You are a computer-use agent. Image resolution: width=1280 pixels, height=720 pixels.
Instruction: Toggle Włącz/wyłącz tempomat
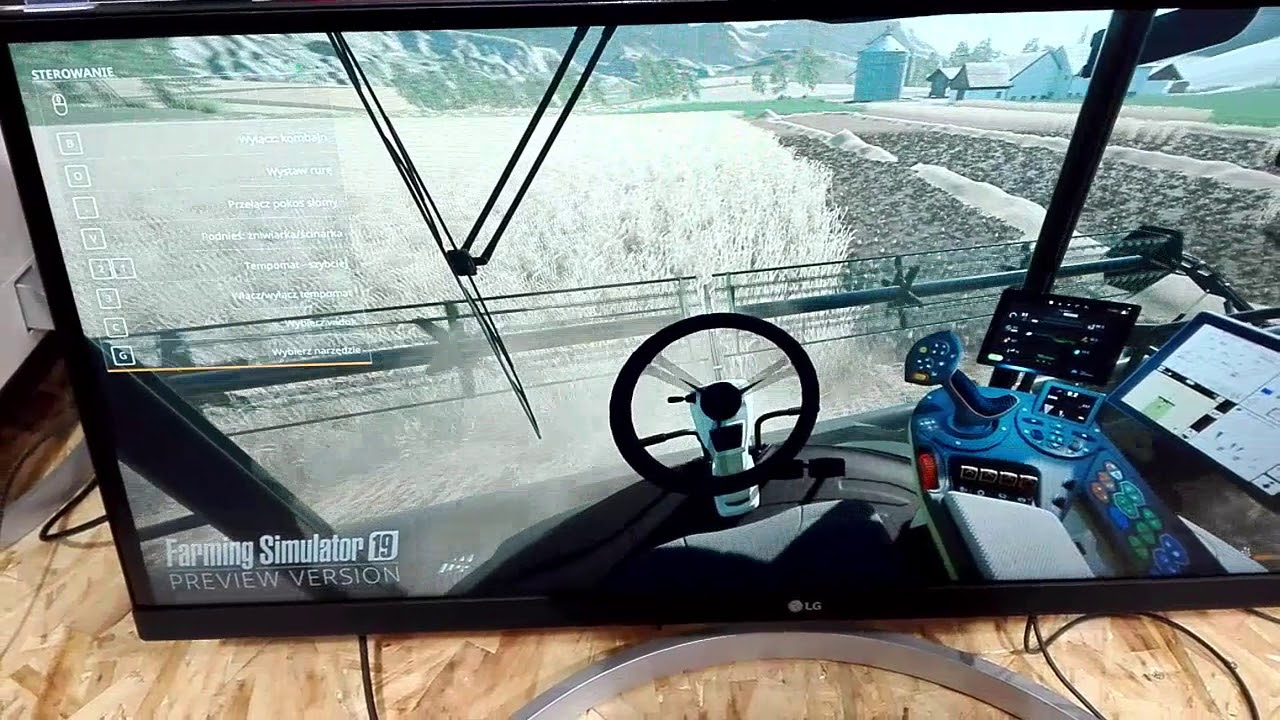(293, 294)
